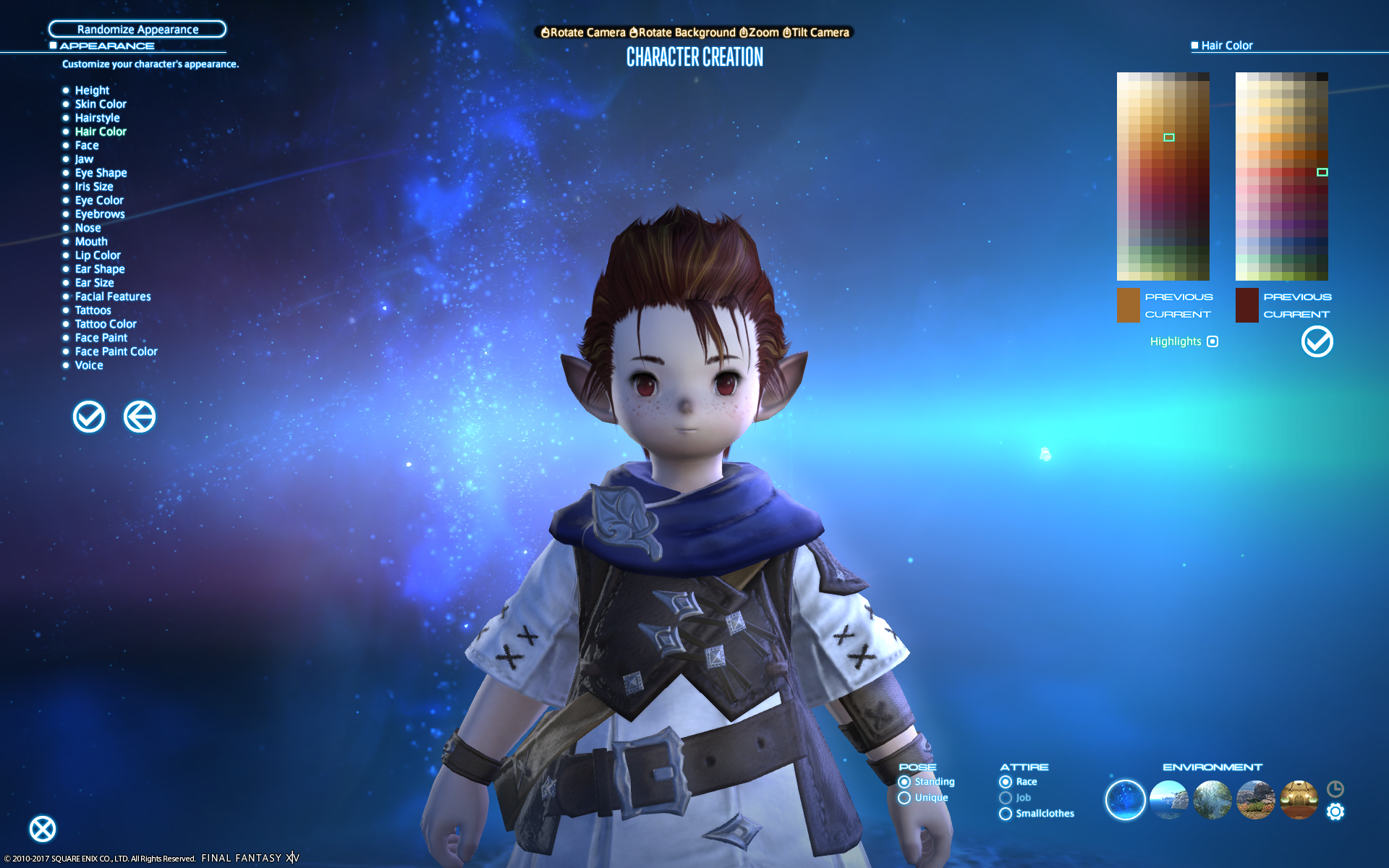Click the Randomize Appearance button

137,29
